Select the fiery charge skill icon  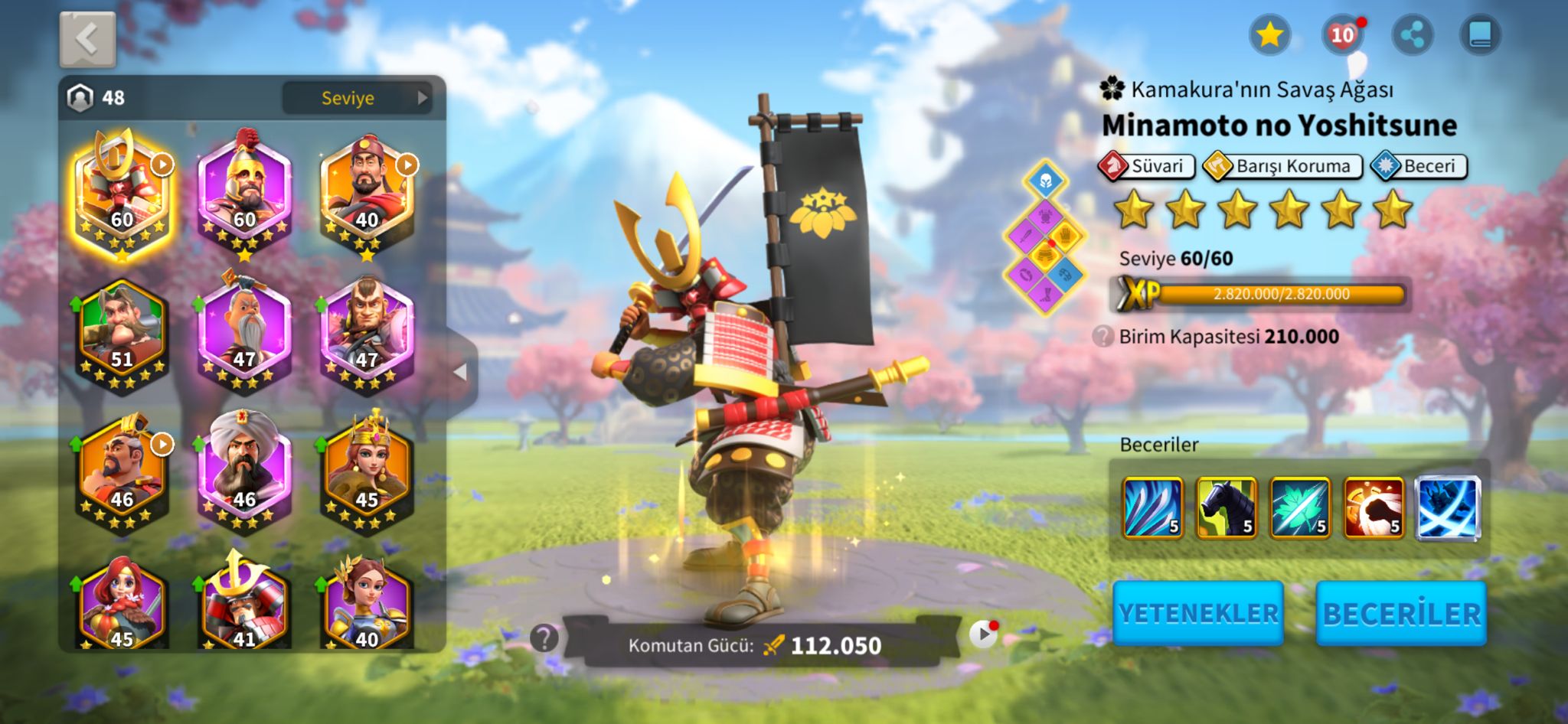click(x=1374, y=507)
